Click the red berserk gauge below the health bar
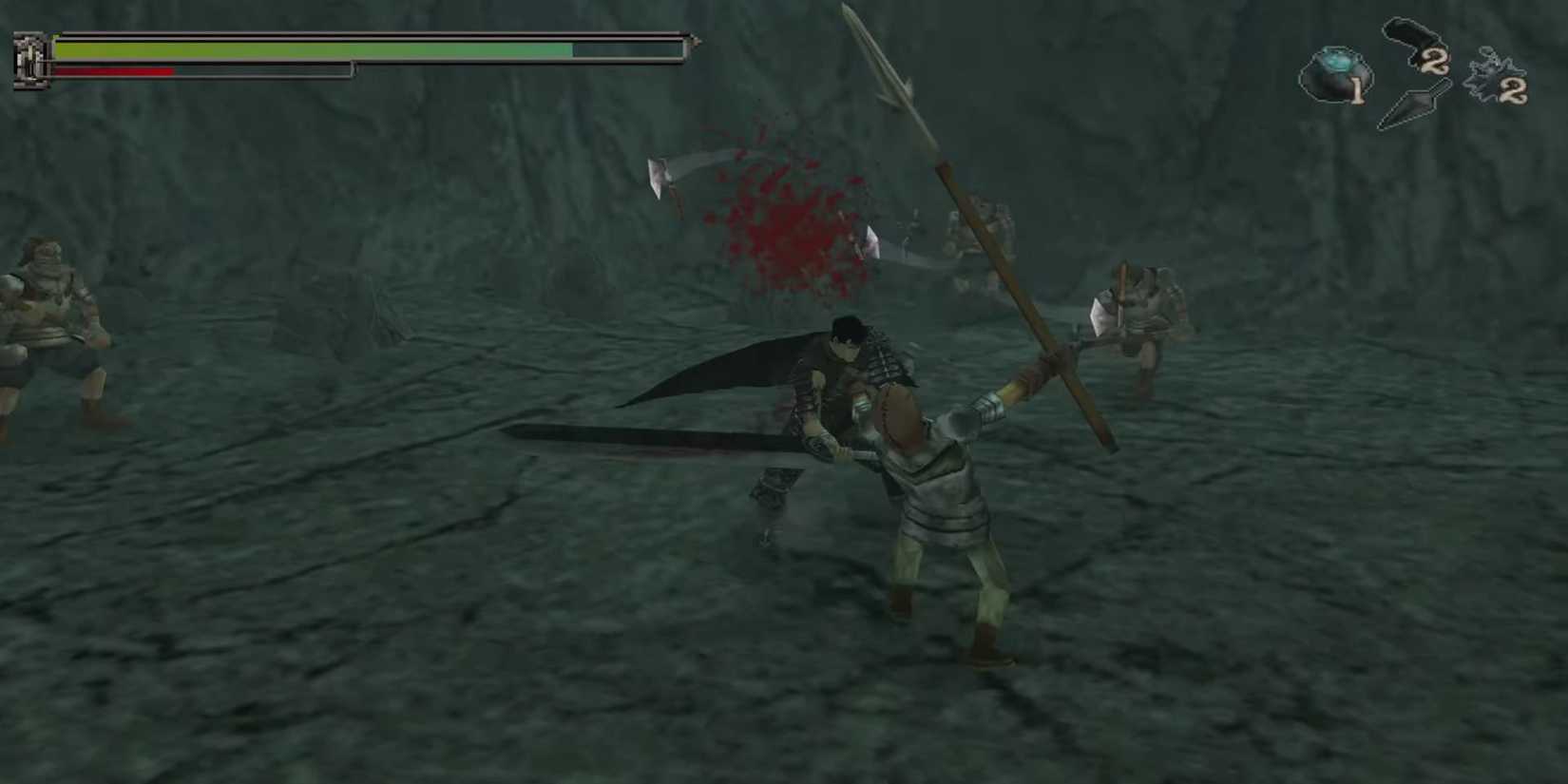The width and height of the screenshot is (1568, 784). tap(114, 69)
